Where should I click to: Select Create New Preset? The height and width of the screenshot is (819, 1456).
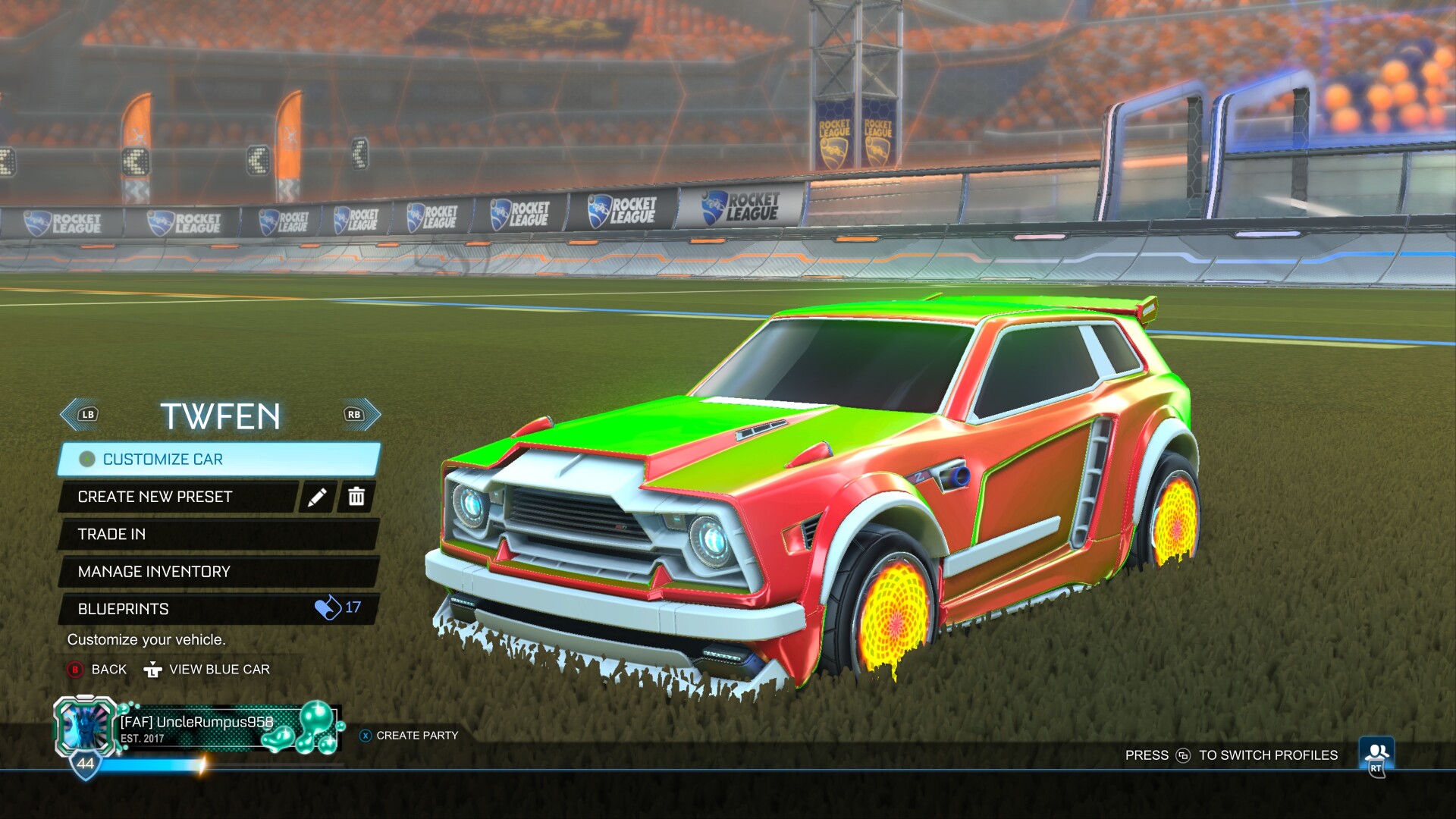pyautogui.click(x=179, y=497)
